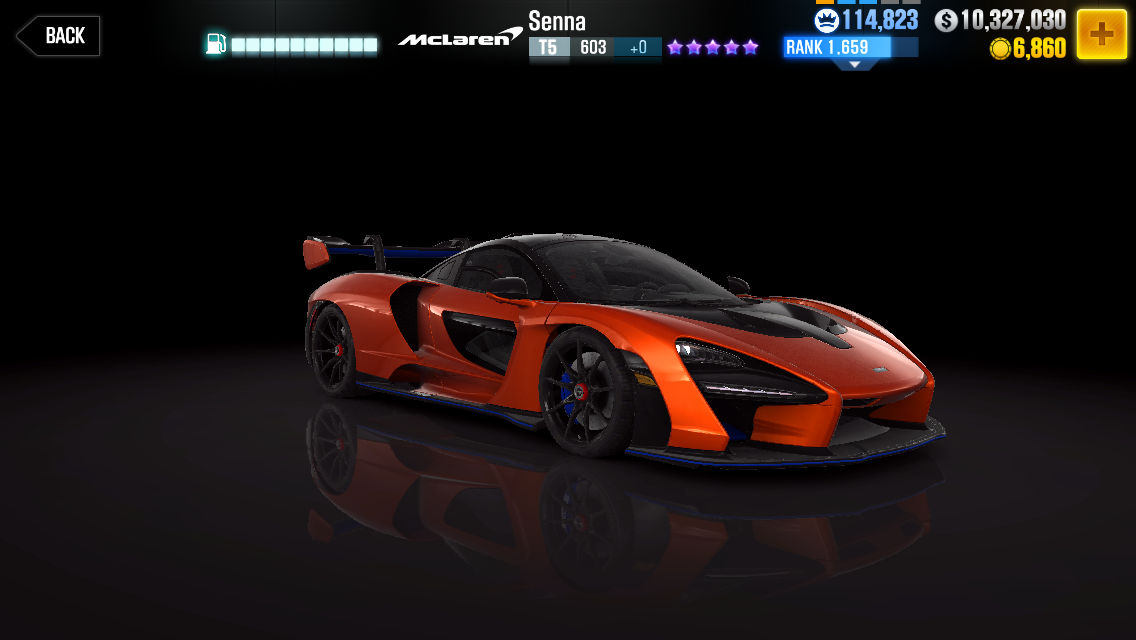
Task: Go back with the BACK button
Action: point(58,36)
